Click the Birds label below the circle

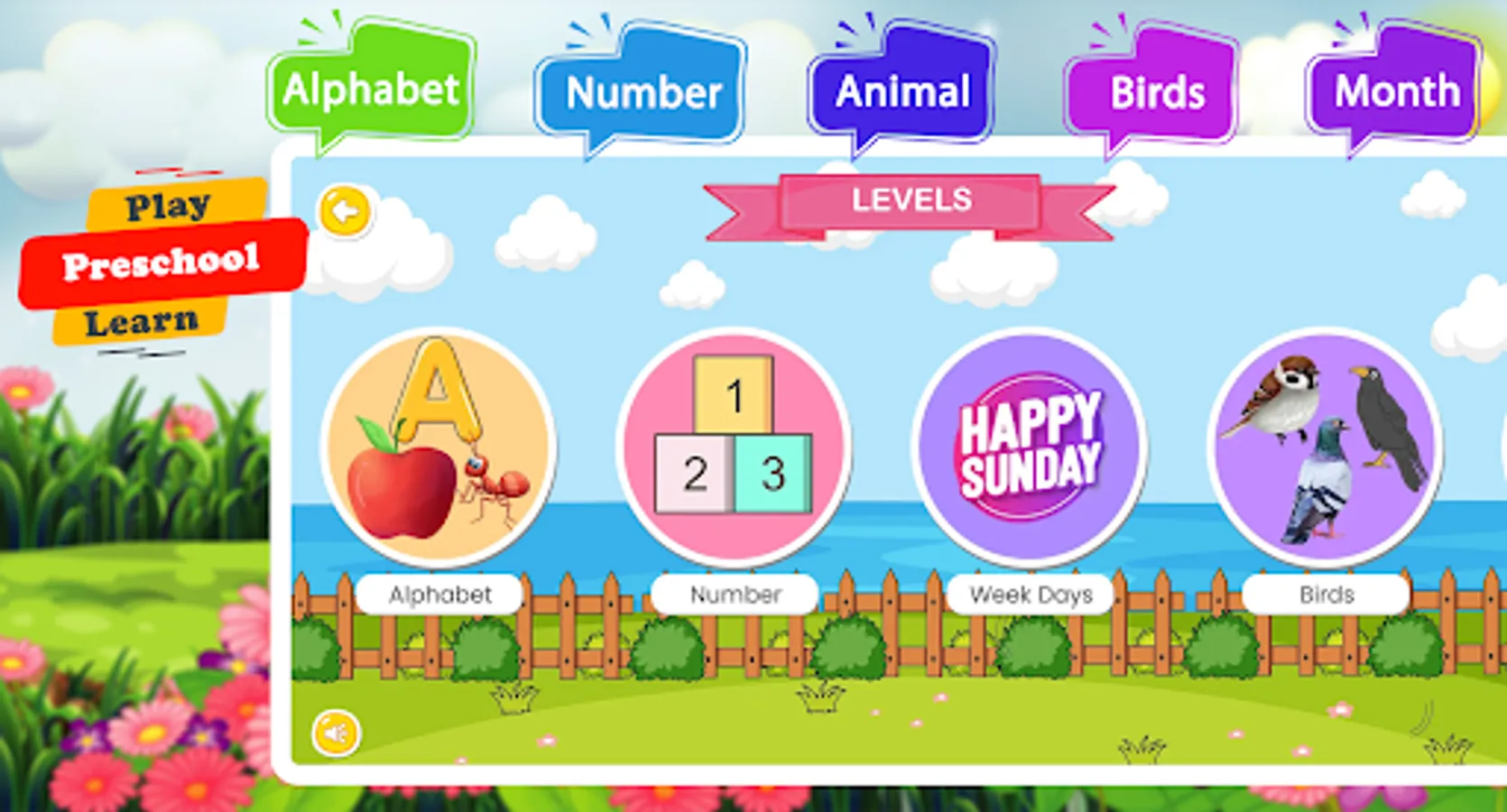click(x=1325, y=593)
